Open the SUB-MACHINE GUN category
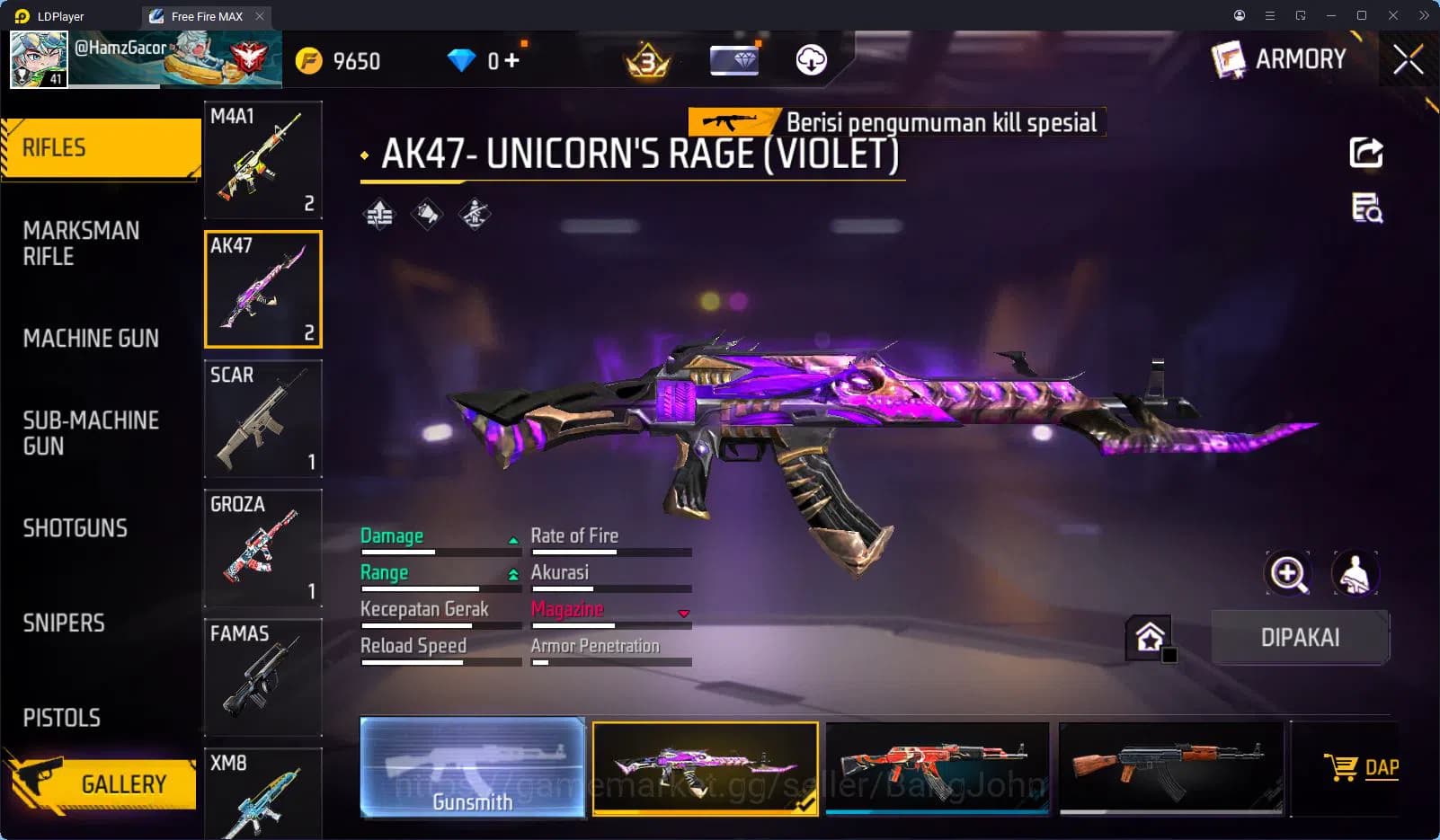This screenshot has width=1440, height=840. pos(90,433)
